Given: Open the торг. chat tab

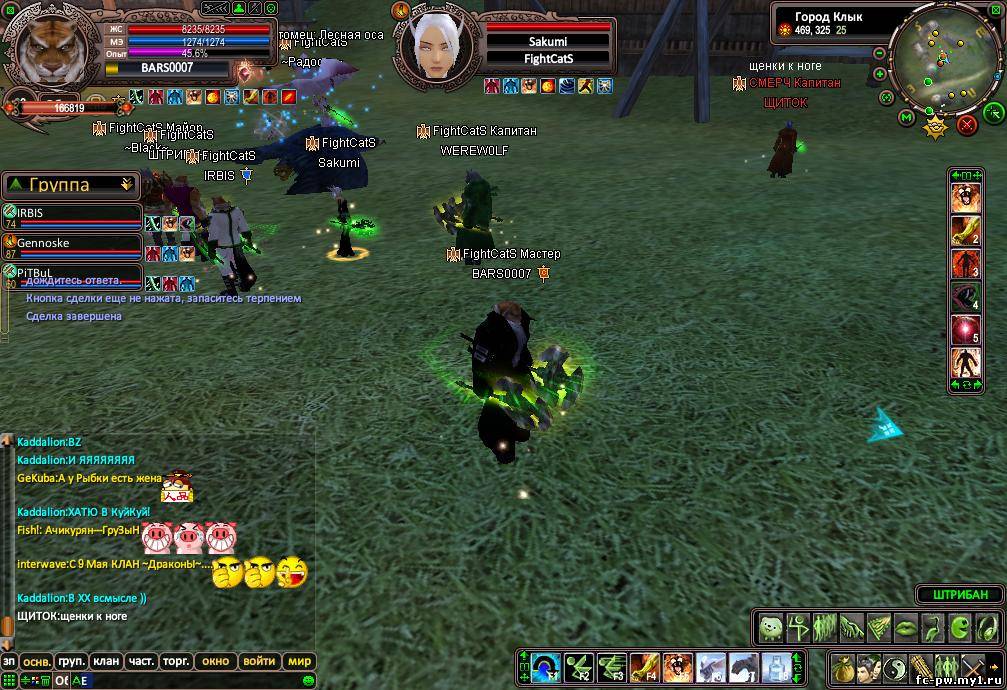Looking at the screenshot, I should click(176, 661).
